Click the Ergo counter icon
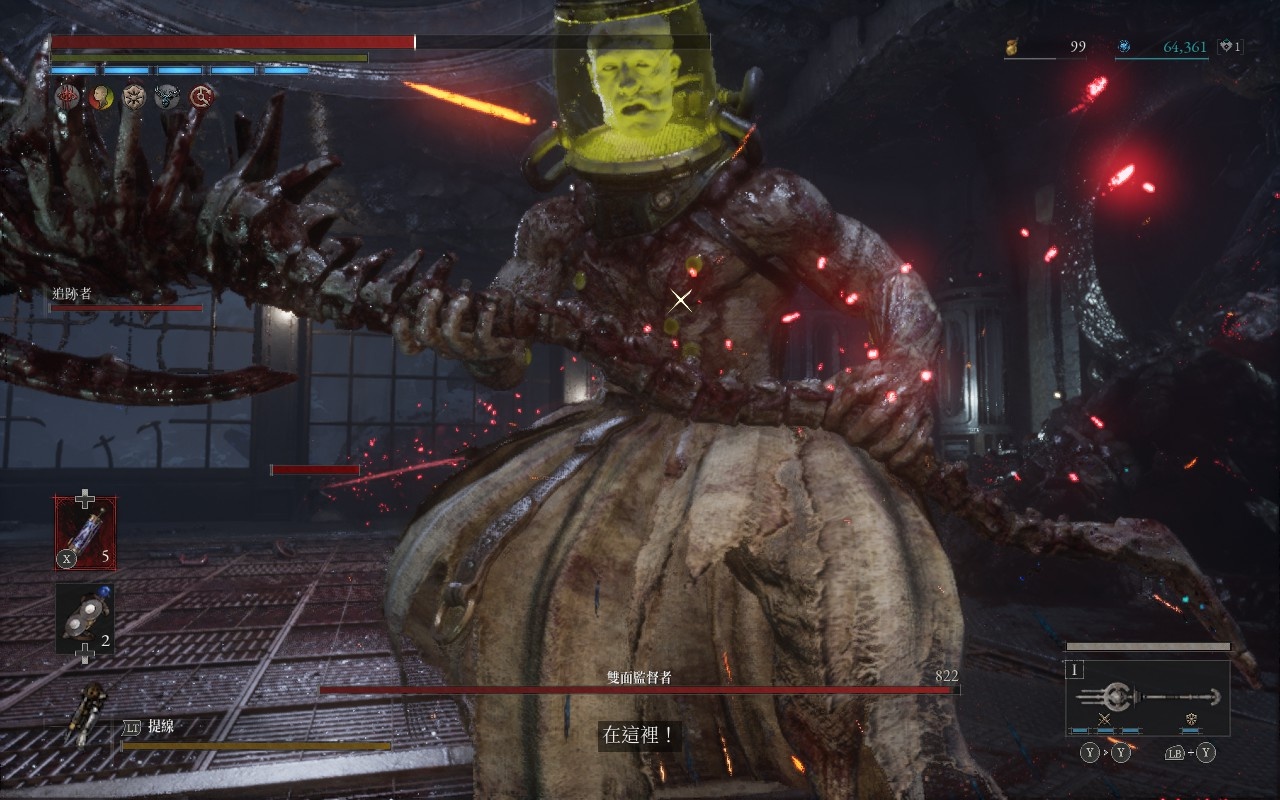The height and width of the screenshot is (800, 1280). 1124,47
